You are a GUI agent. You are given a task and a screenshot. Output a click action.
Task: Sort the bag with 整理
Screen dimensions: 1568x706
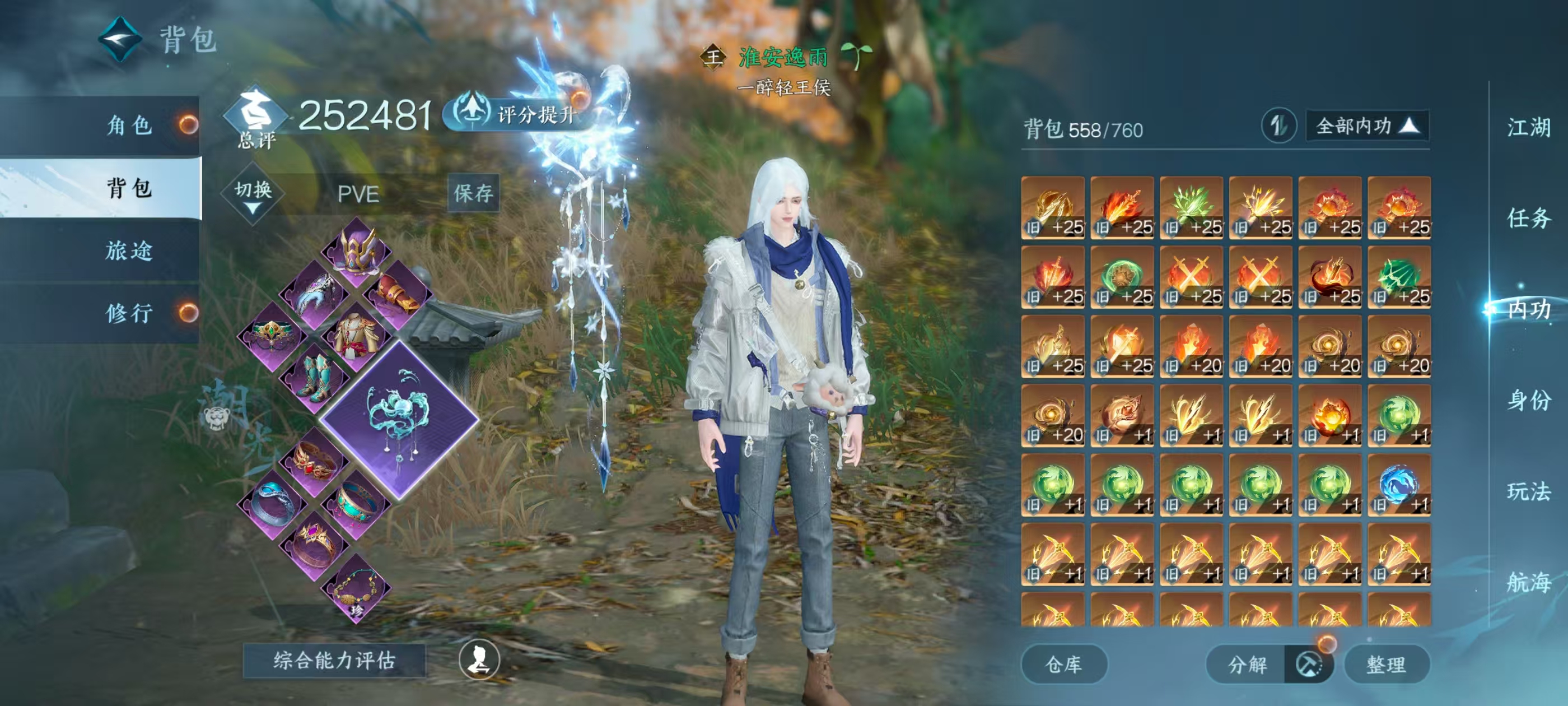pyautogui.click(x=1385, y=664)
